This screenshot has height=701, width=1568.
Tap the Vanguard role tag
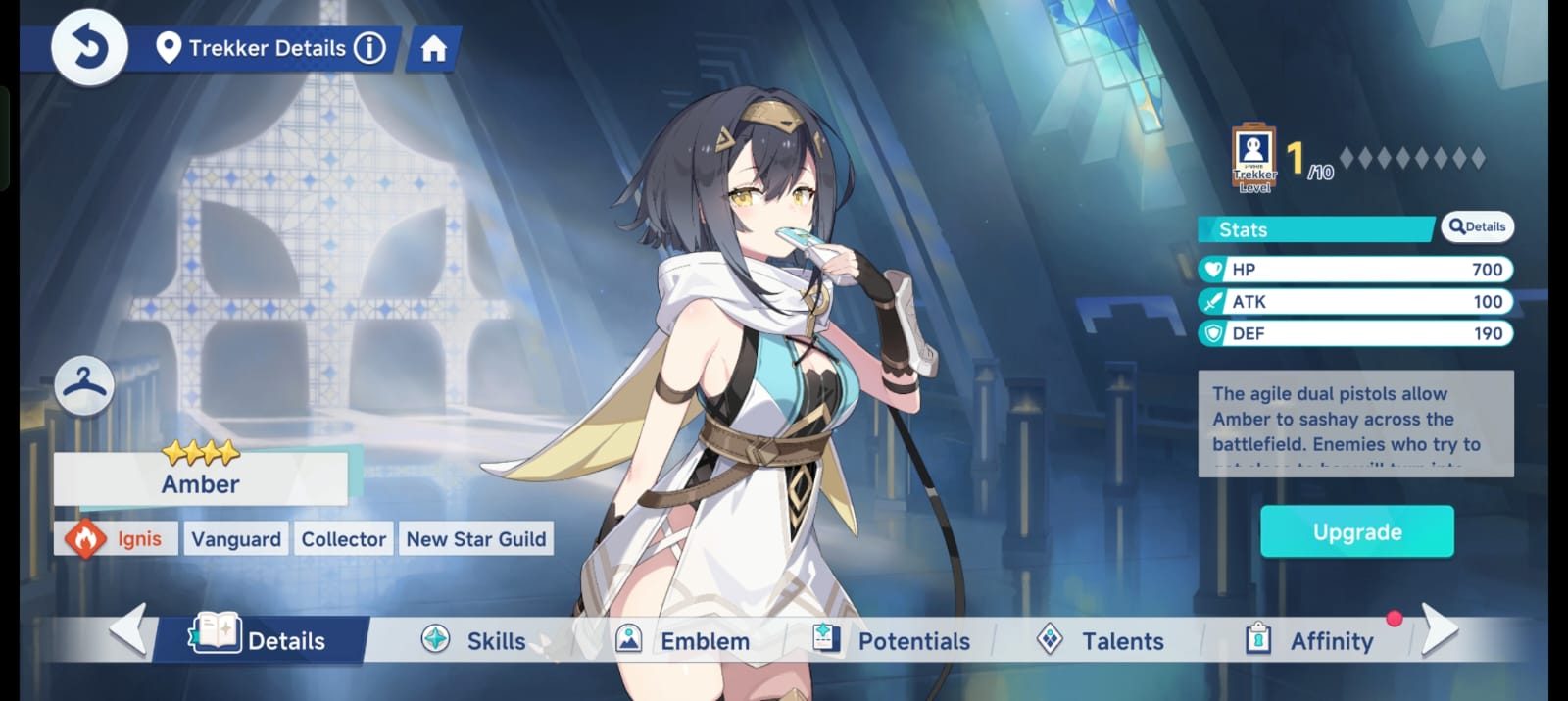pyautogui.click(x=236, y=539)
